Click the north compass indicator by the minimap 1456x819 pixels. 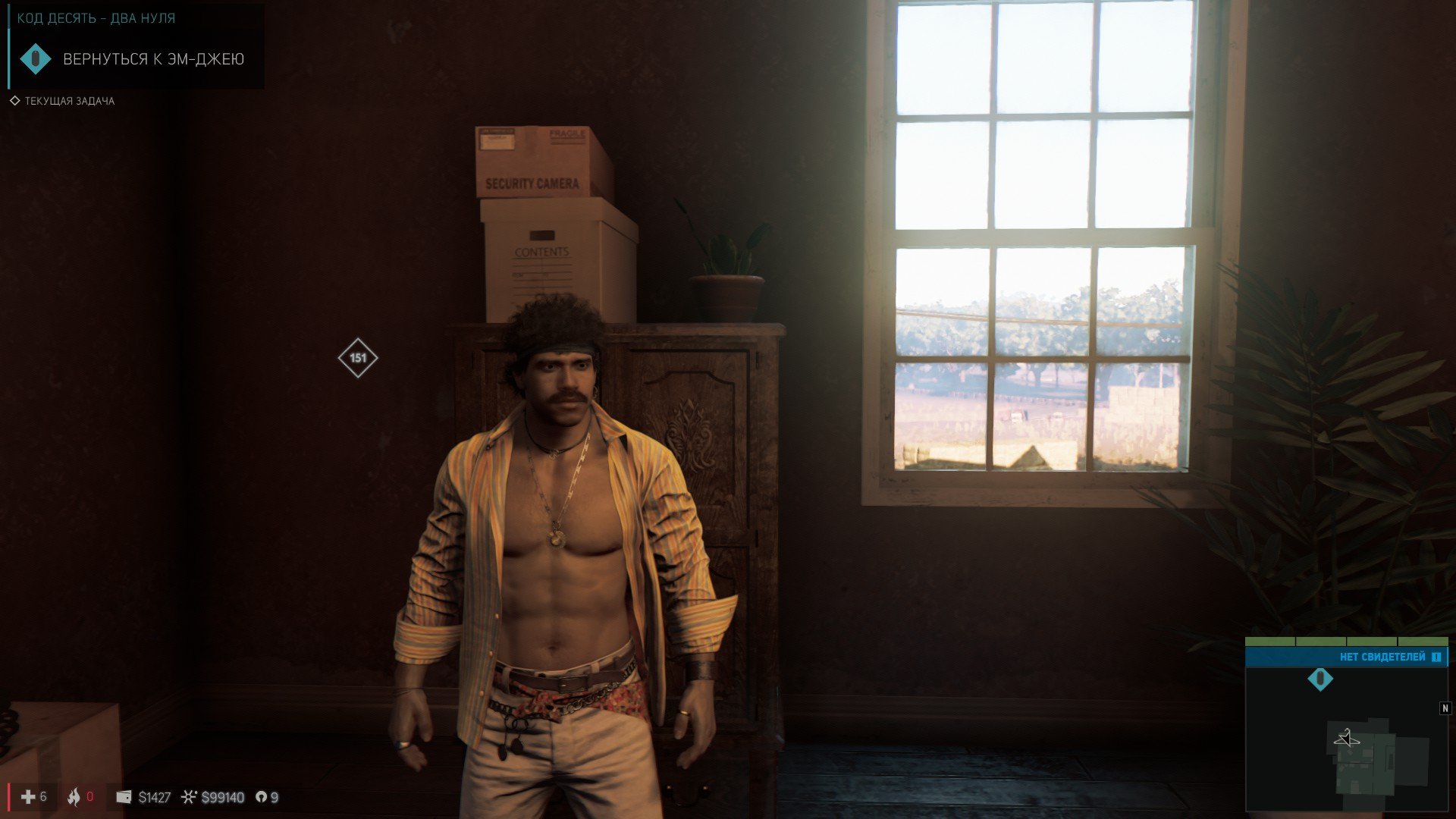tap(1445, 708)
